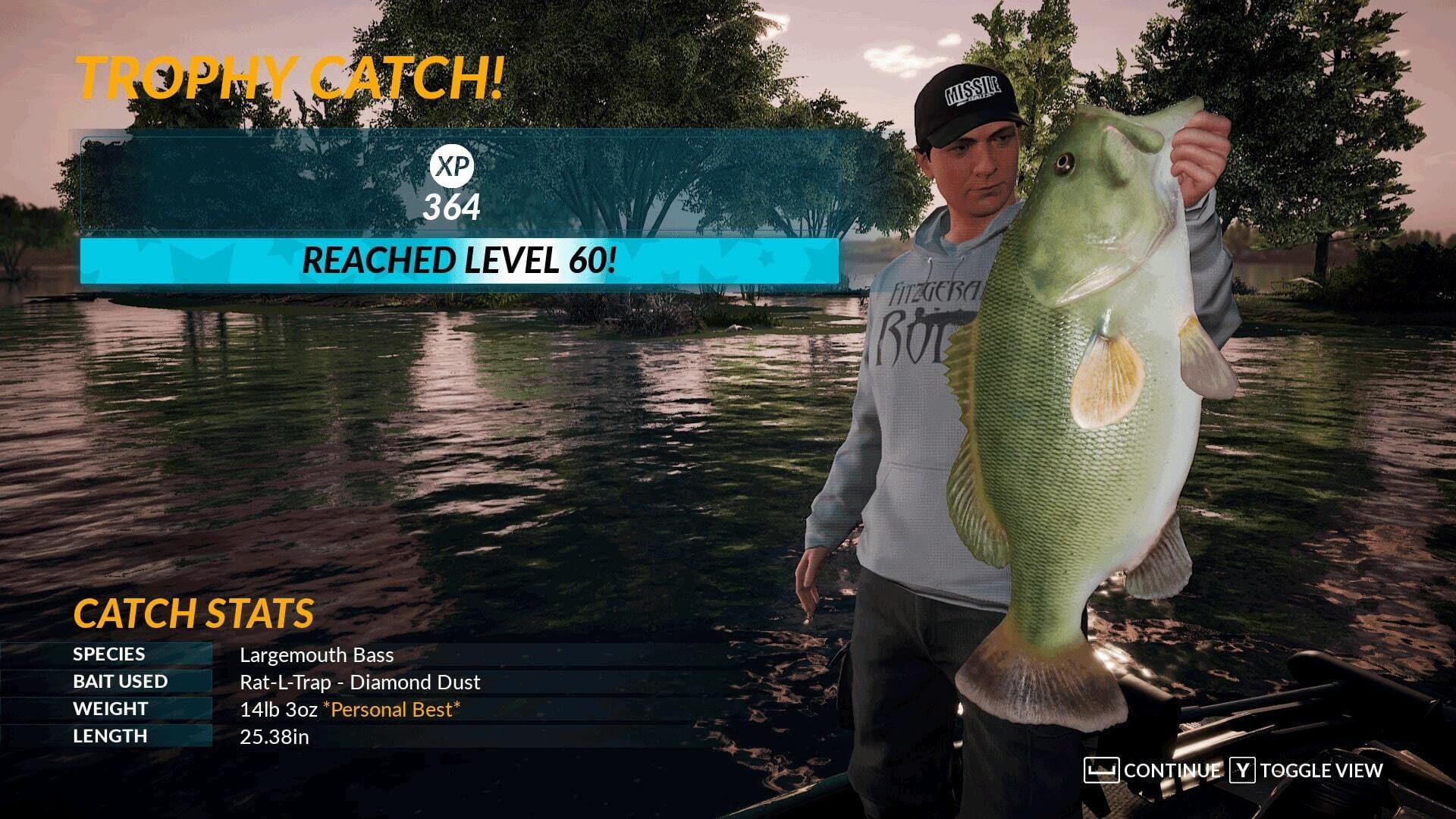Select the LENGTH row
This screenshot has width=1456, height=819.
click(x=109, y=735)
